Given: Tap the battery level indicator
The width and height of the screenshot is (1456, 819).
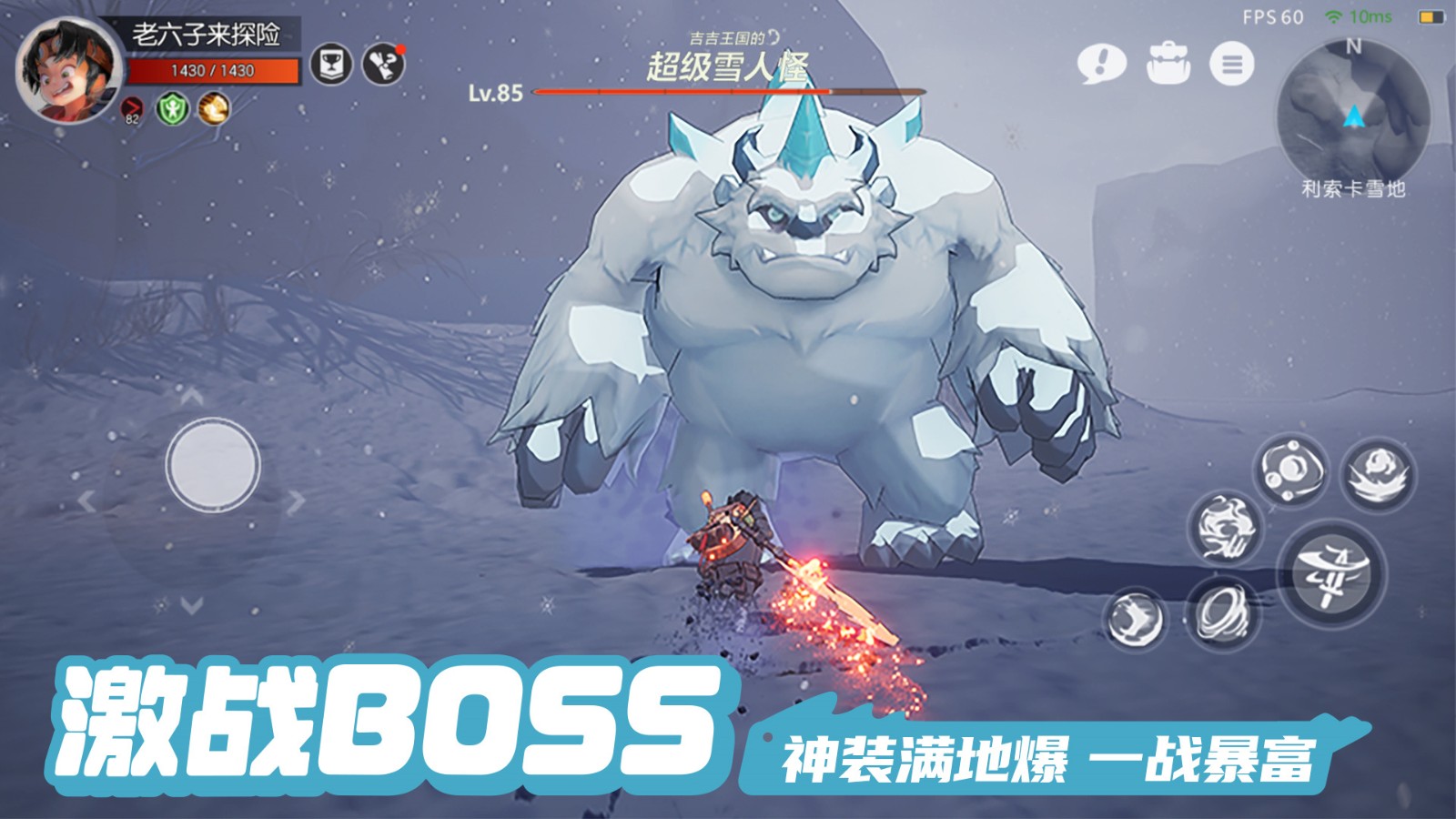Looking at the screenshot, I should tap(1431, 15).
